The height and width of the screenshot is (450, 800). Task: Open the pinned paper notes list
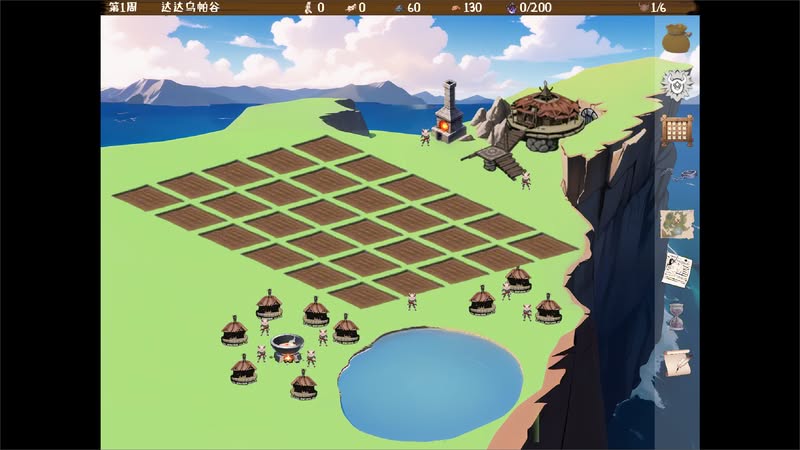(678, 270)
